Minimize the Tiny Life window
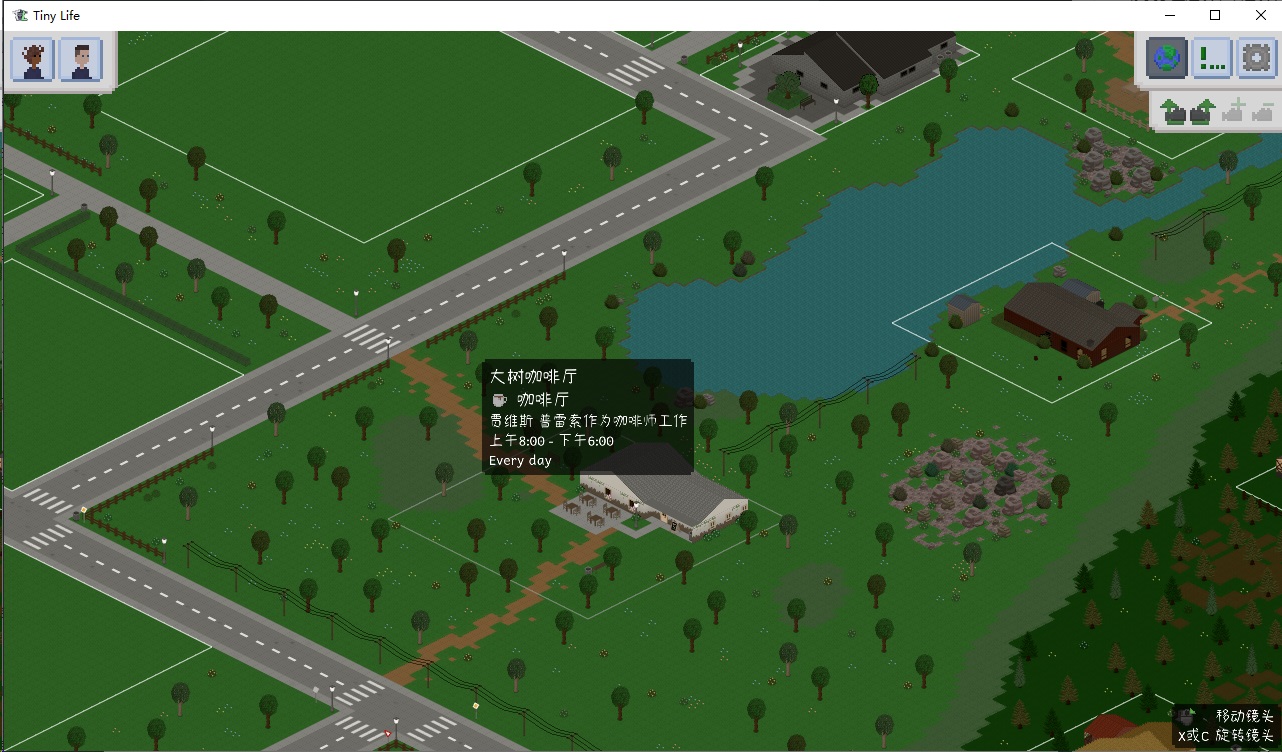1282x752 pixels. click(1170, 15)
